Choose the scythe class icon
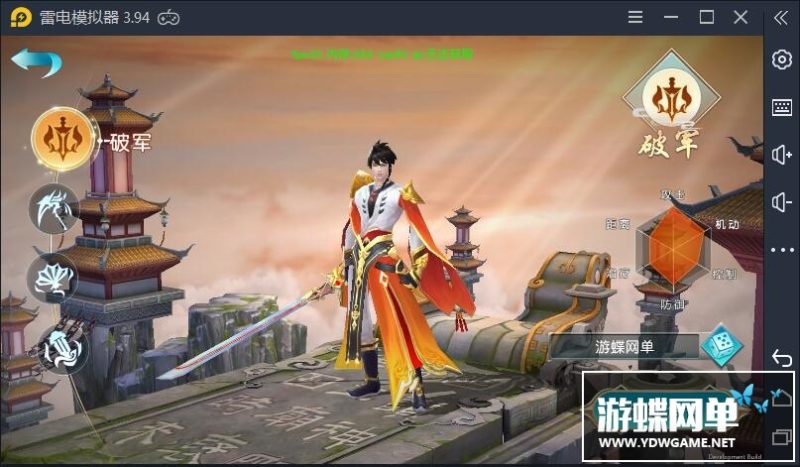Viewport: 800px width, 467px height. point(55,208)
